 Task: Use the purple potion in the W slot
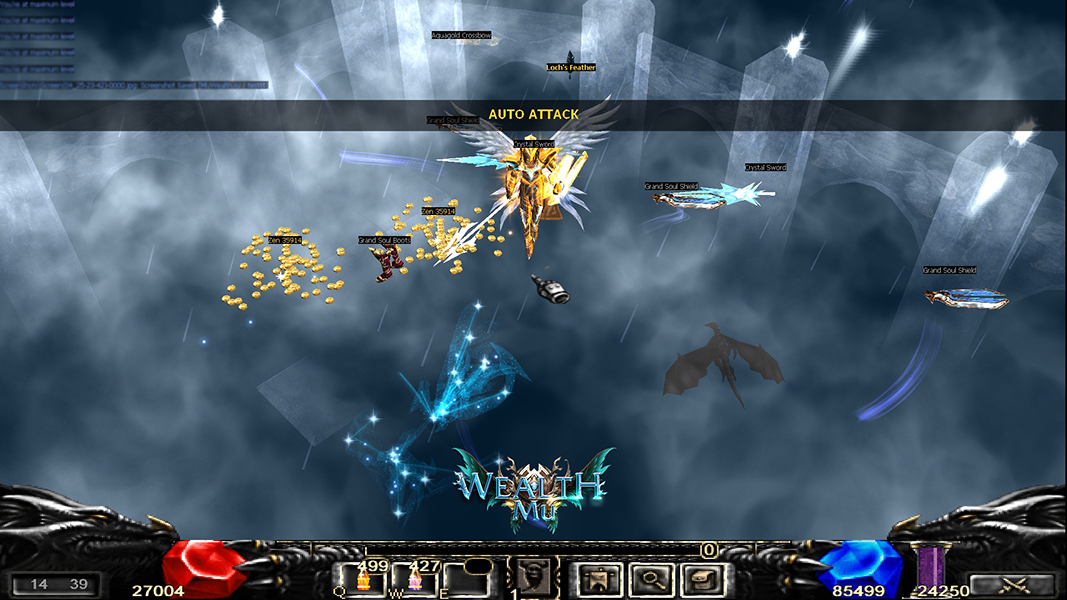[415, 580]
